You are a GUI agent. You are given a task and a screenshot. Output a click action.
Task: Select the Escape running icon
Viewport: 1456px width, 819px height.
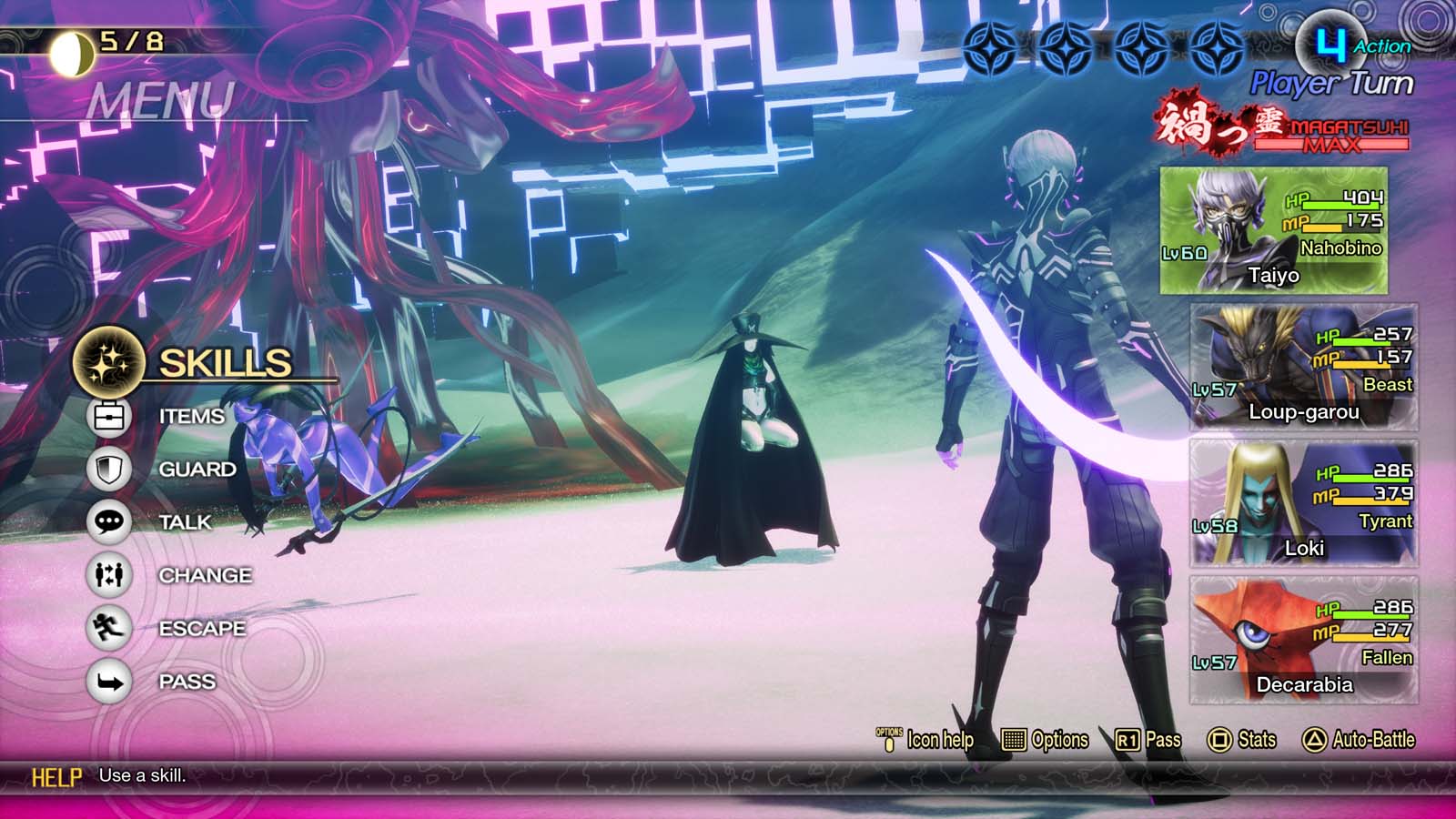pyautogui.click(x=108, y=628)
